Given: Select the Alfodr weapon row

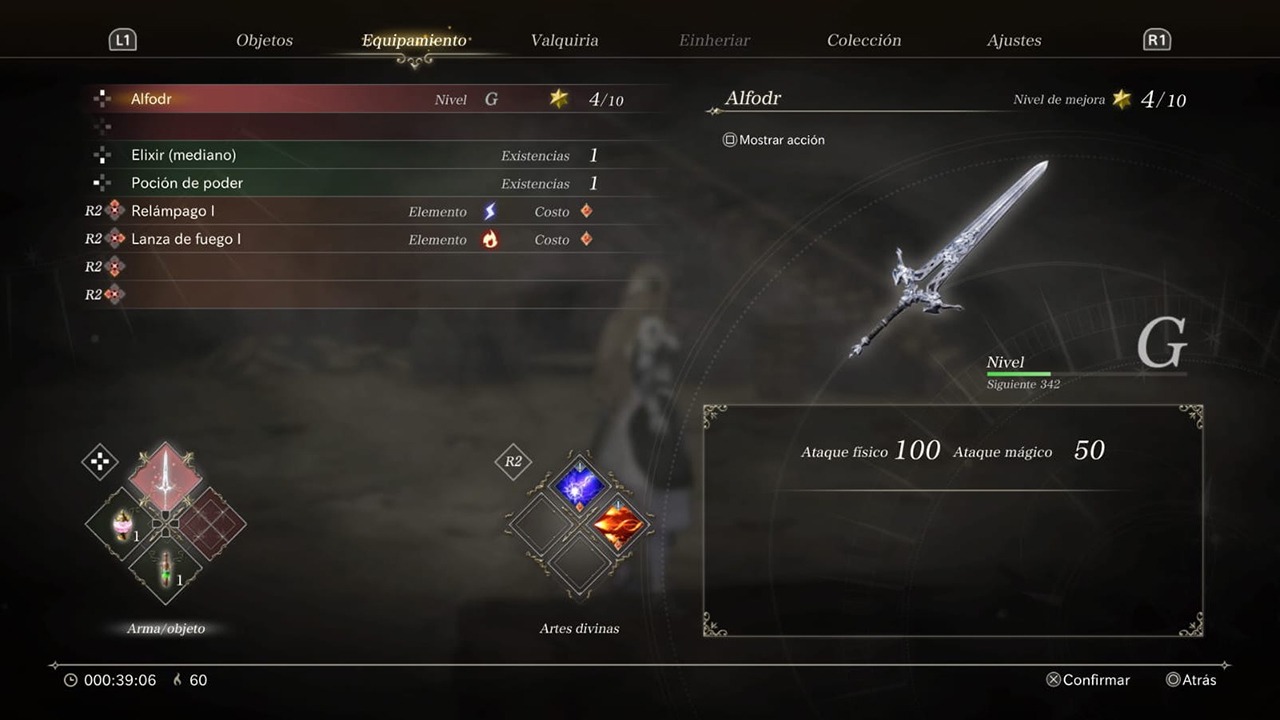Looking at the screenshot, I should point(370,99).
